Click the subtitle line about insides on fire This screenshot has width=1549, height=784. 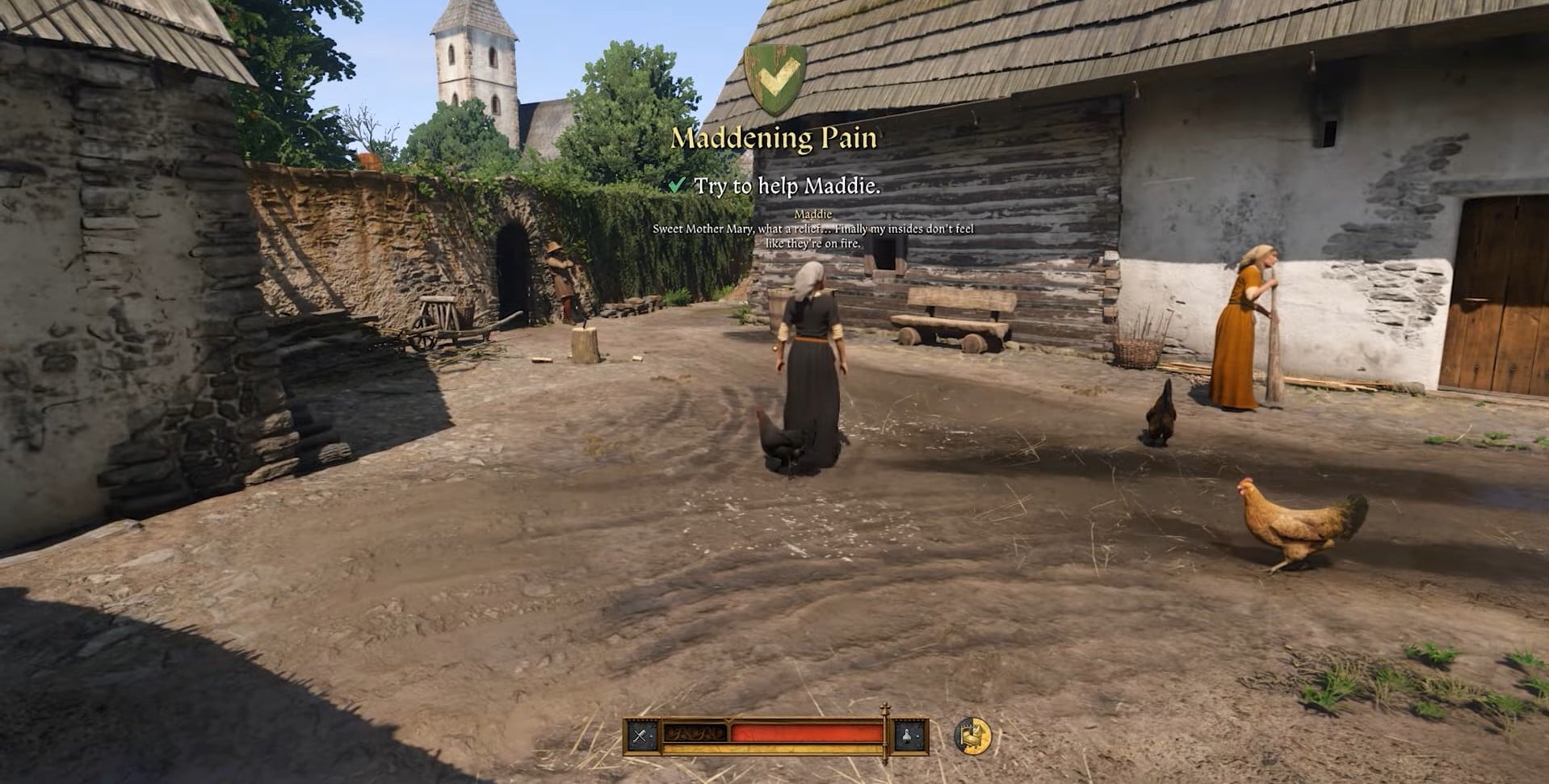pyautogui.click(x=812, y=242)
